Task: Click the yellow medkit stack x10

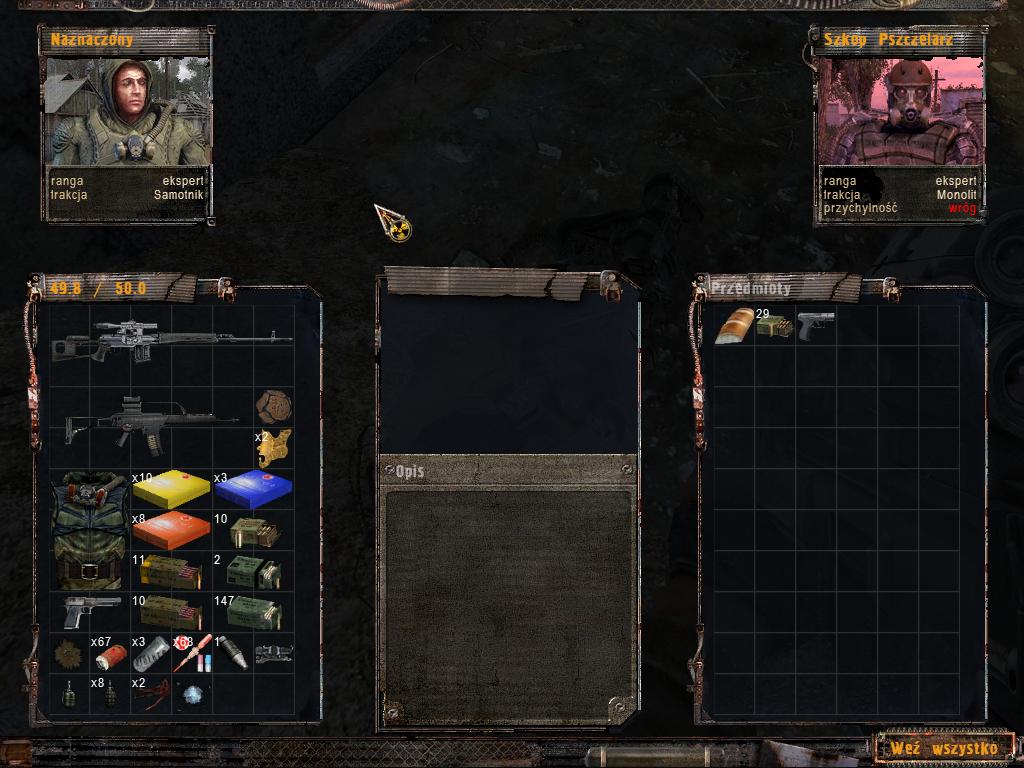Action: point(171,489)
